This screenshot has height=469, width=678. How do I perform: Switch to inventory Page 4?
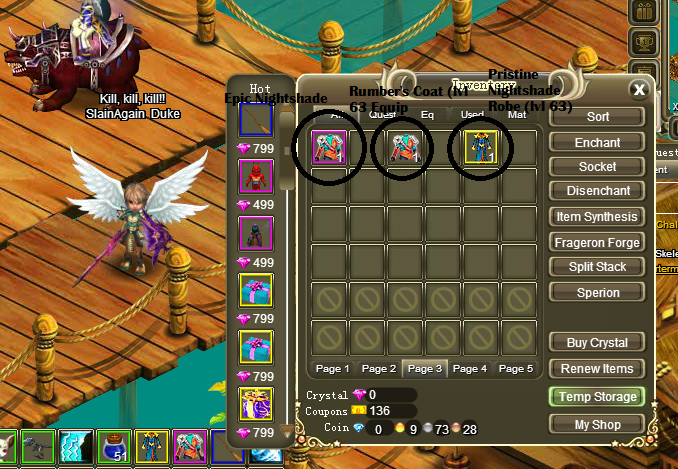pyautogui.click(x=470, y=368)
